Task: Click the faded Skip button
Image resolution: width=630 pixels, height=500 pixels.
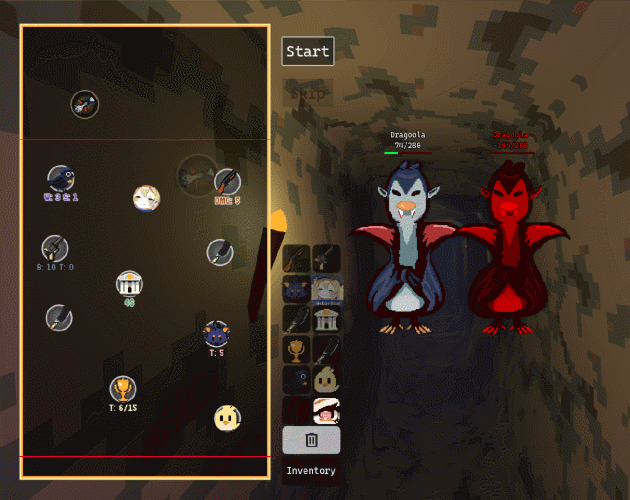Action: (307, 93)
